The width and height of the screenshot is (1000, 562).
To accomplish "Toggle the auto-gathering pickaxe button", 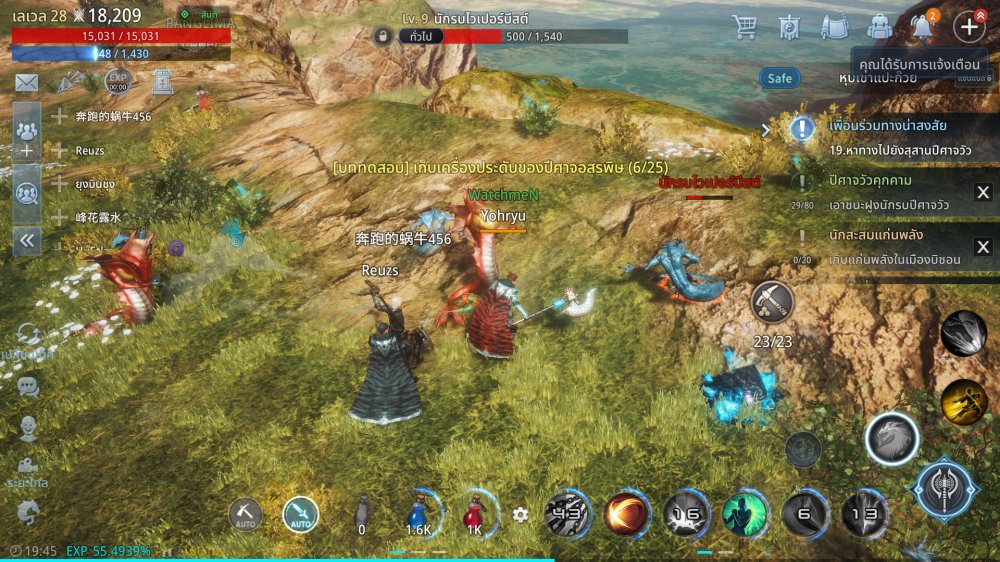I will [x=245, y=514].
